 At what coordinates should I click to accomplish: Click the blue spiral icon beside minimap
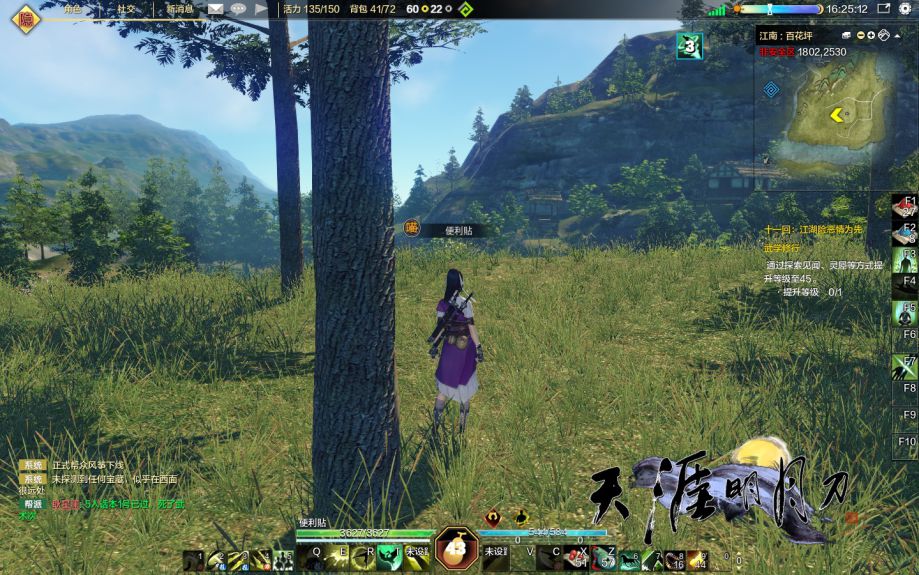[x=771, y=89]
